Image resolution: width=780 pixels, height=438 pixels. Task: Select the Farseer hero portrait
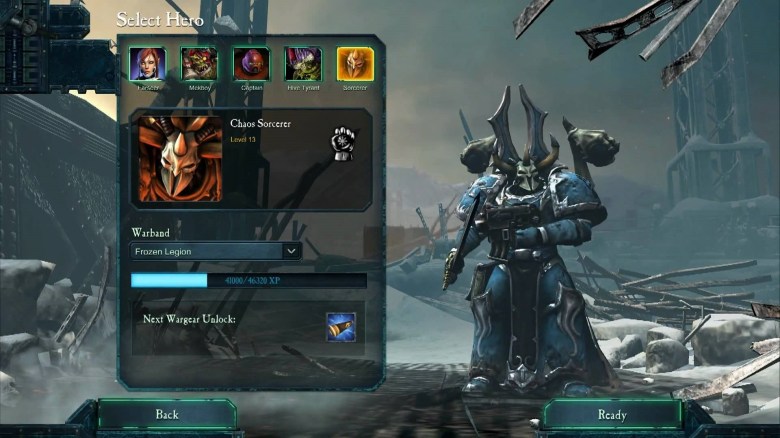tap(147, 64)
